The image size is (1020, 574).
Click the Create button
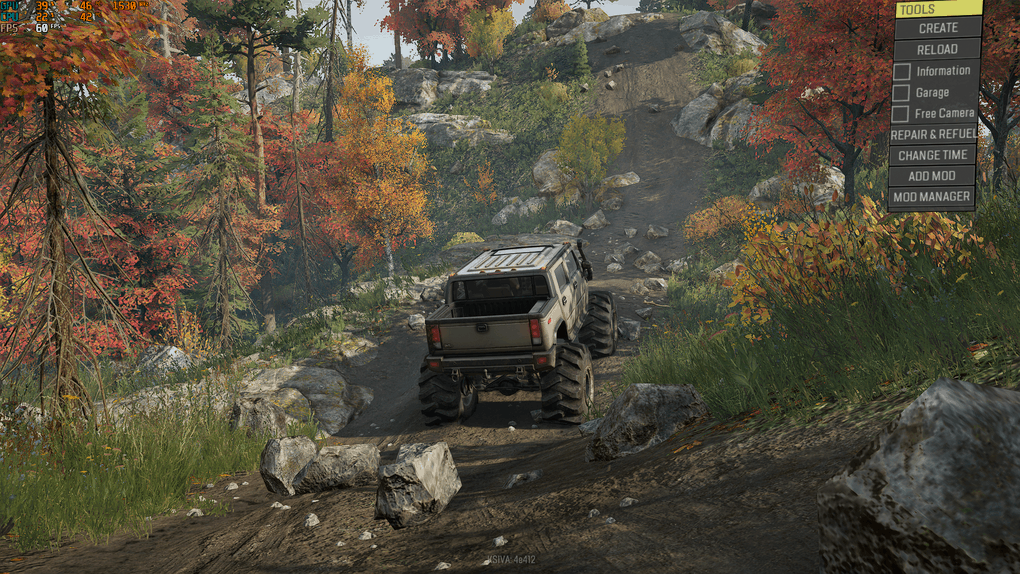coord(937,28)
